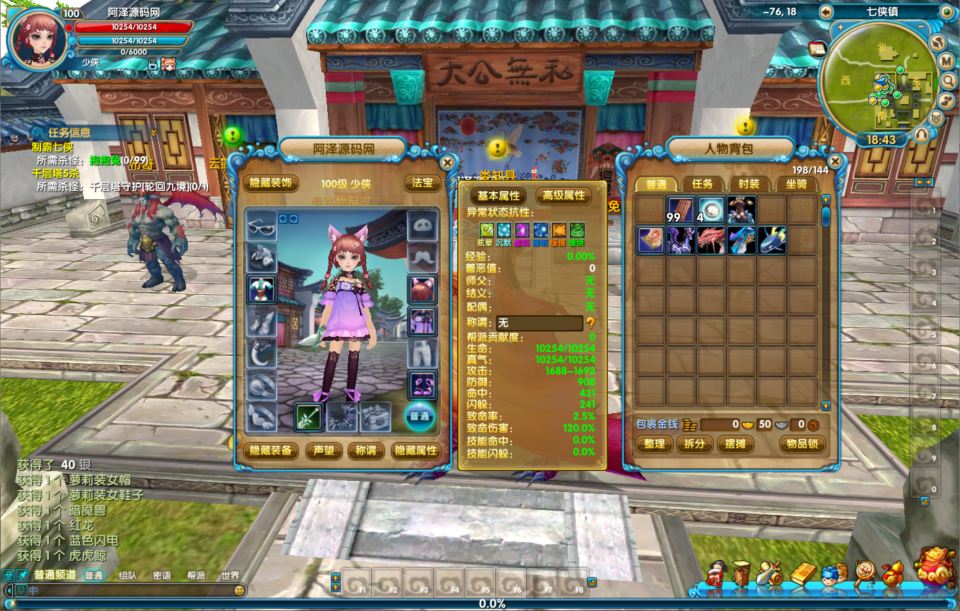Switch chat to the 世界 world channel
960x611 pixels.
[230, 576]
